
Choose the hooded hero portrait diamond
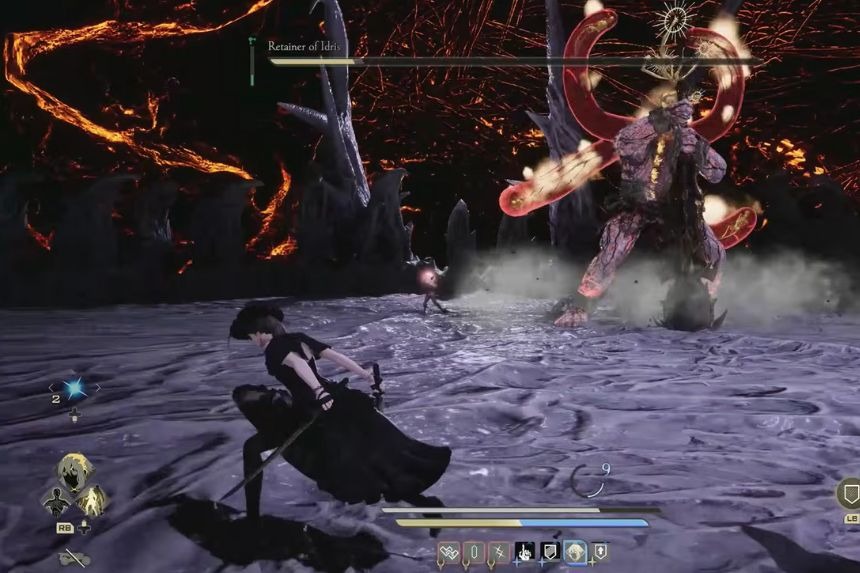[x=74, y=471]
